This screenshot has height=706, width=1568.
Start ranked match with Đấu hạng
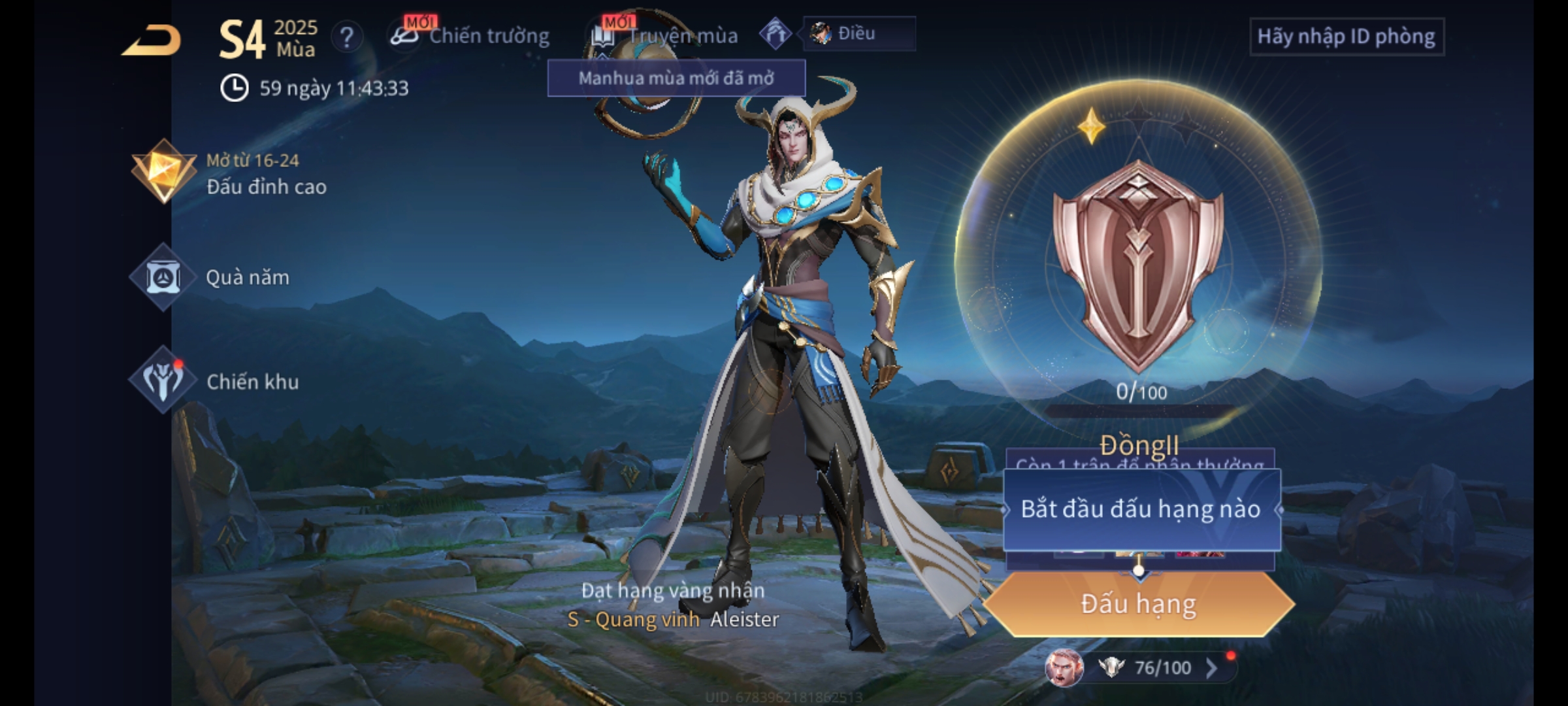[1138, 604]
